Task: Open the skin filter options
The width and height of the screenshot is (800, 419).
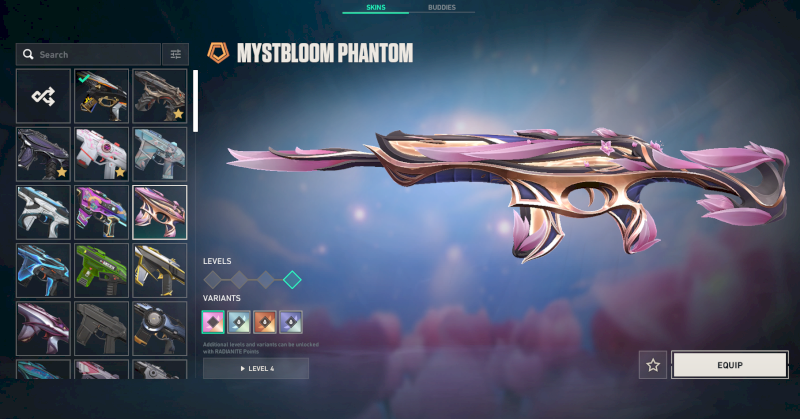Action: pos(176,54)
